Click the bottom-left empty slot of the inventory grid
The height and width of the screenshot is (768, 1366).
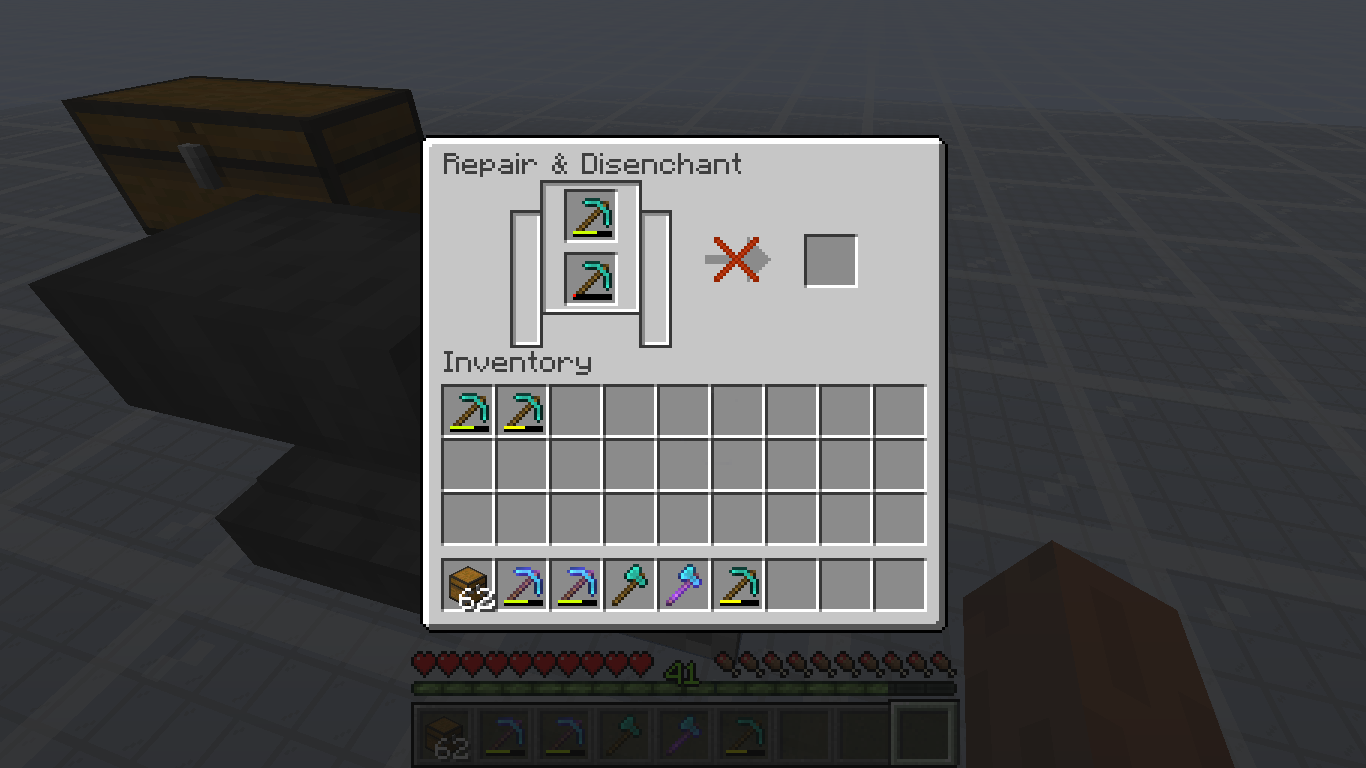[x=467, y=517]
